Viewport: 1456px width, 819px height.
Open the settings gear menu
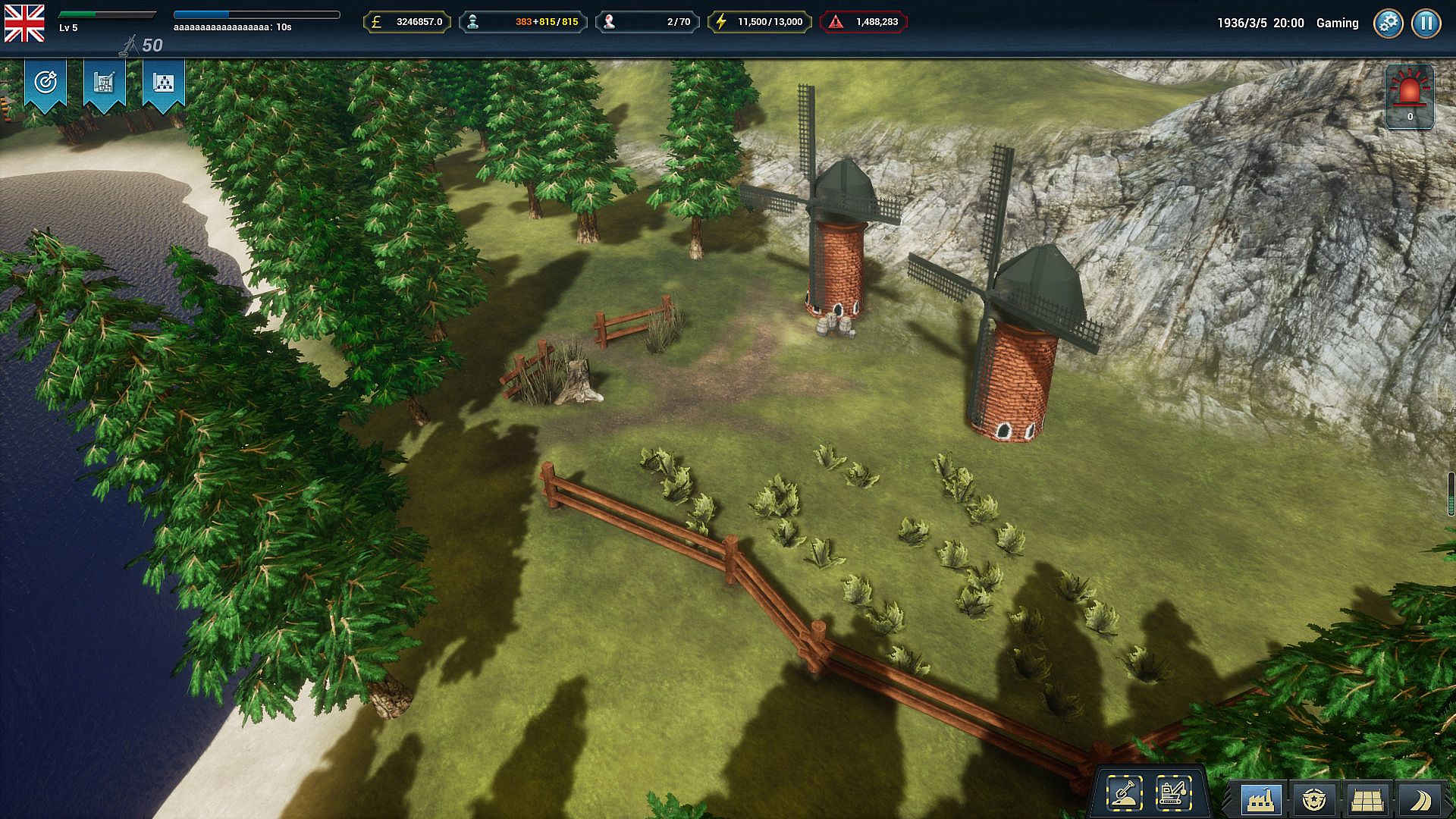pos(1388,23)
